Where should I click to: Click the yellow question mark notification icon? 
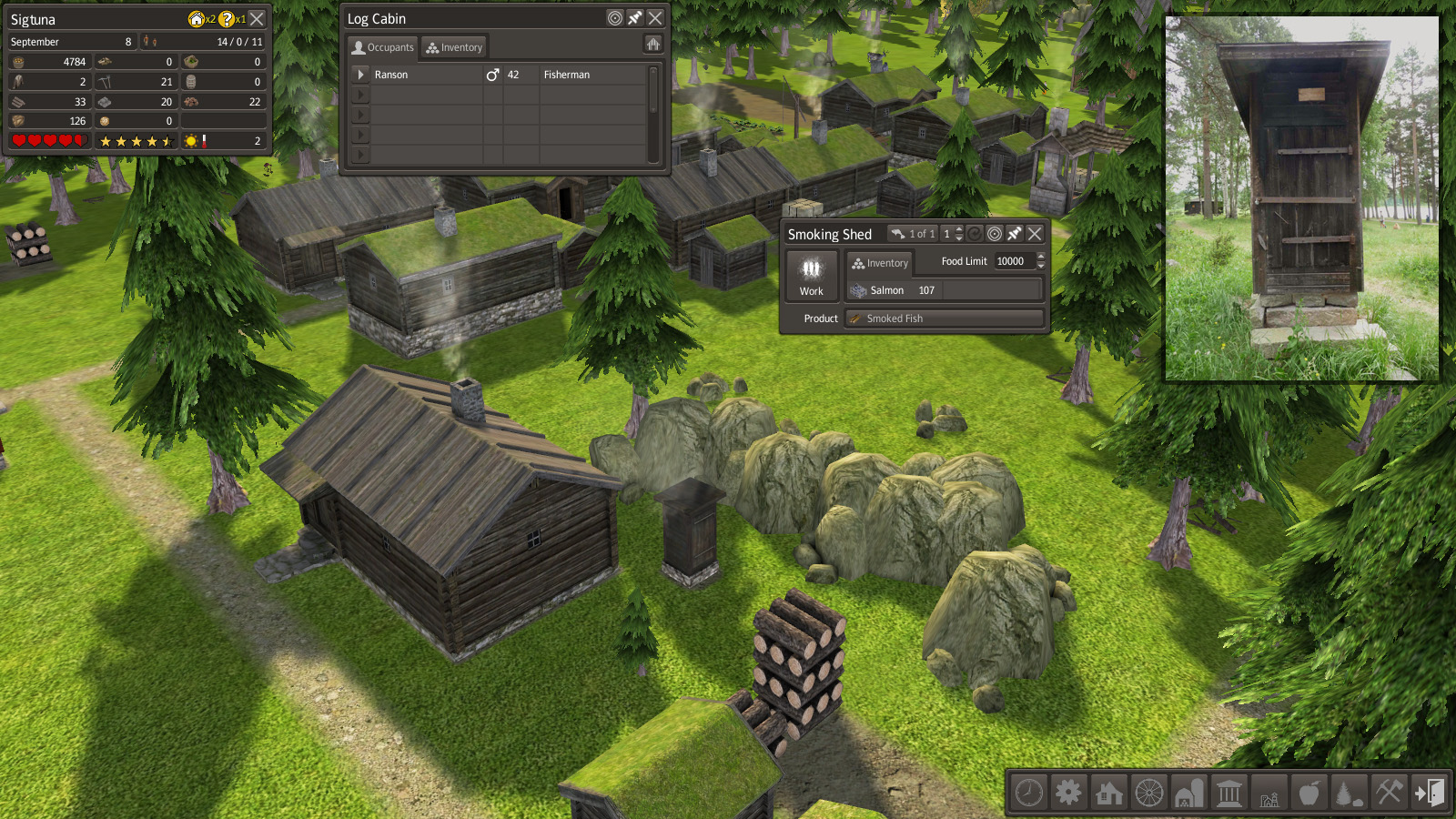click(227, 19)
